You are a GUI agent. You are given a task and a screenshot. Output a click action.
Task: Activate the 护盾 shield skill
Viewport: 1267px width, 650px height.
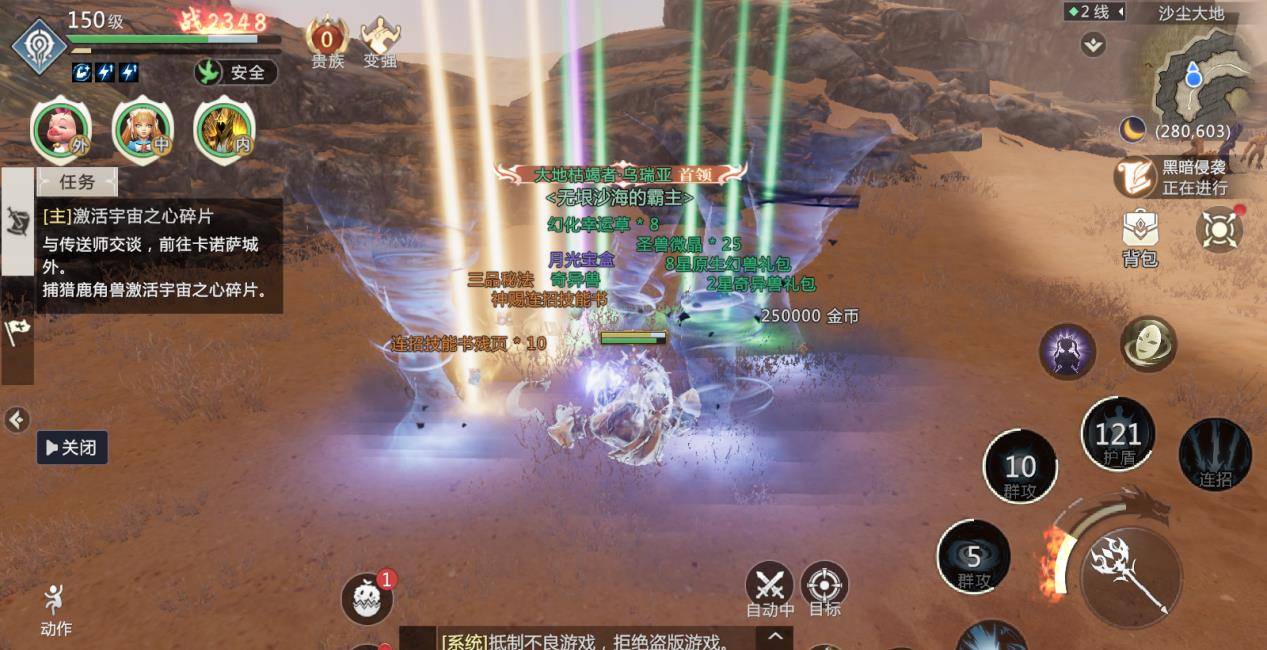(x=1118, y=436)
